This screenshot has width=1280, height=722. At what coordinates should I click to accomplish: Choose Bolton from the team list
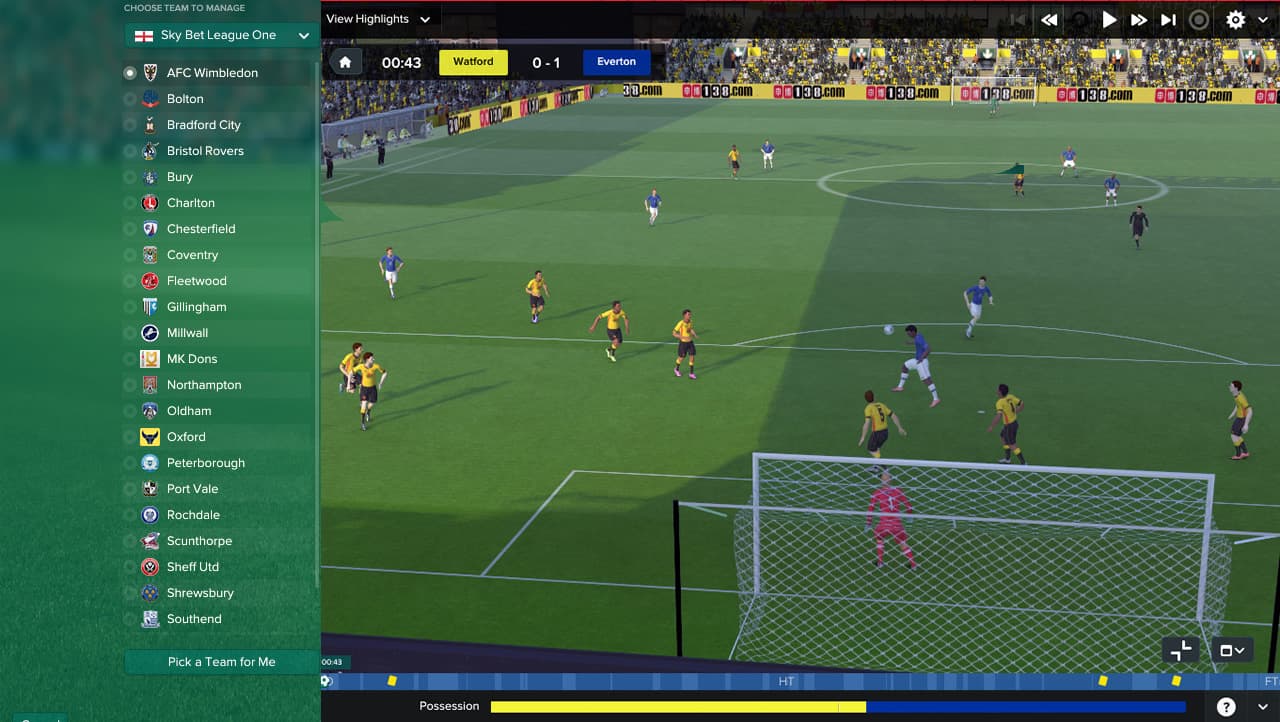click(x=185, y=99)
